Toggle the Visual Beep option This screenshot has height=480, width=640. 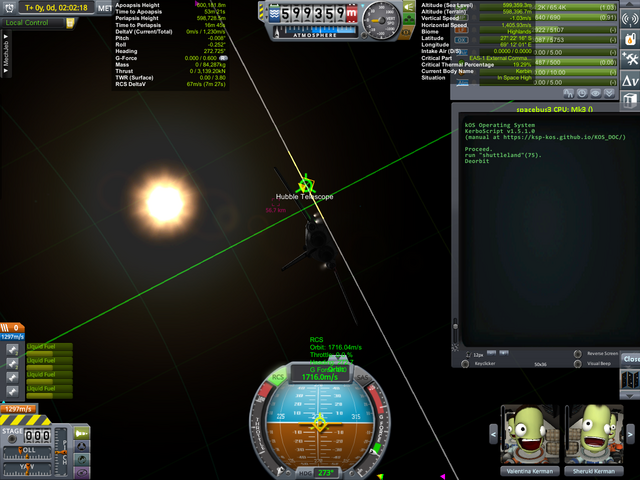coord(577,364)
